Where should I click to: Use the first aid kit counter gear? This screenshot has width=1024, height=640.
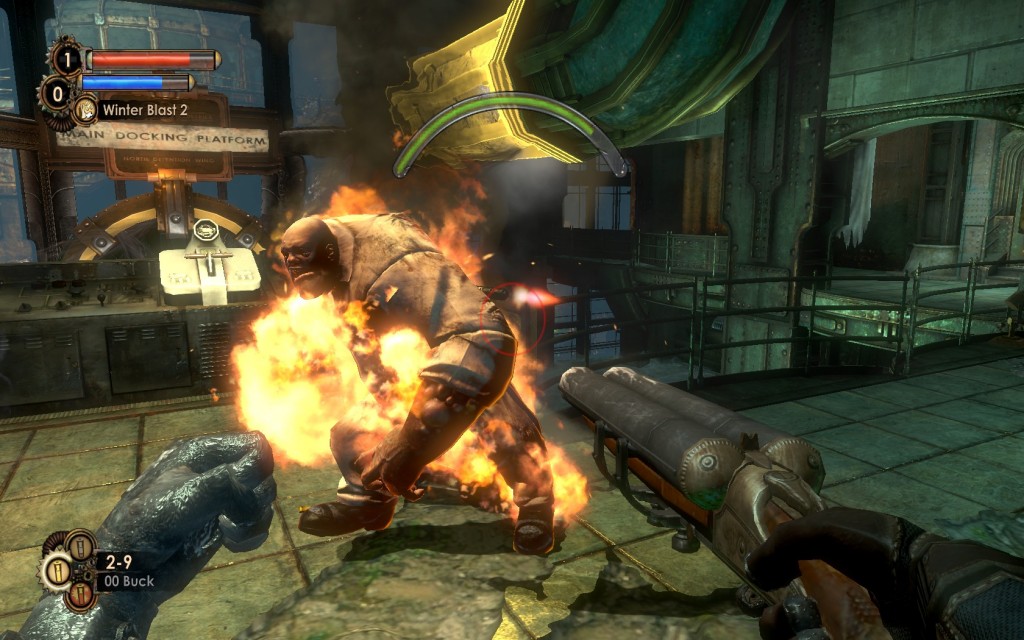coord(66,58)
